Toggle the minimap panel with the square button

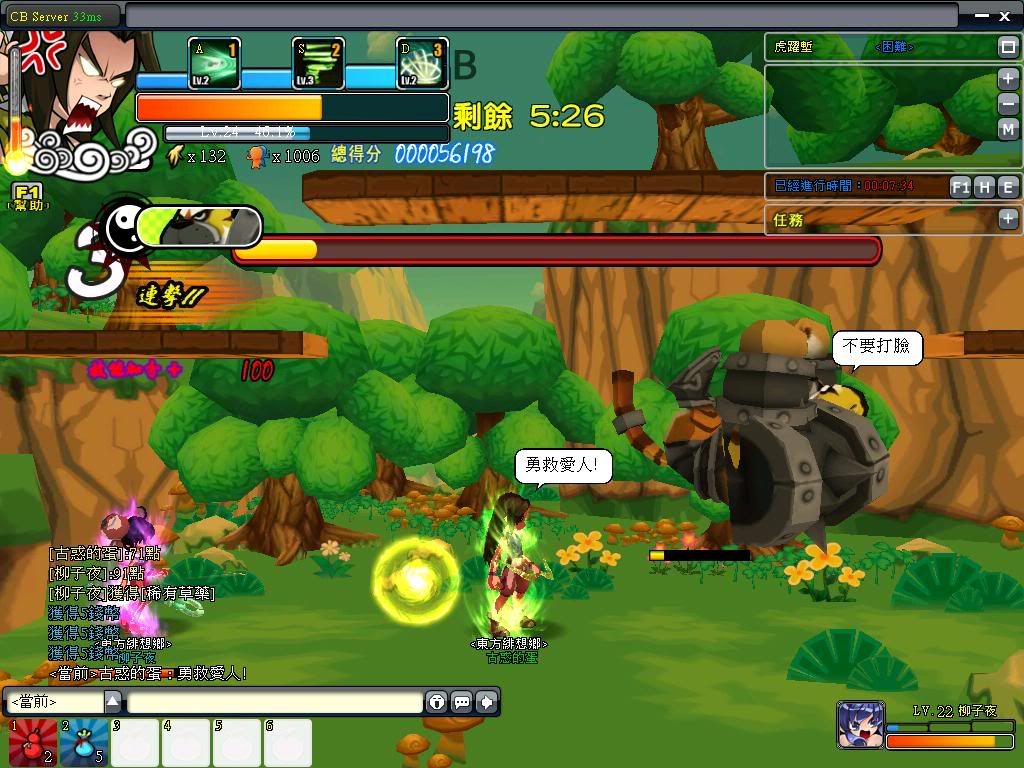pos(1007,47)
